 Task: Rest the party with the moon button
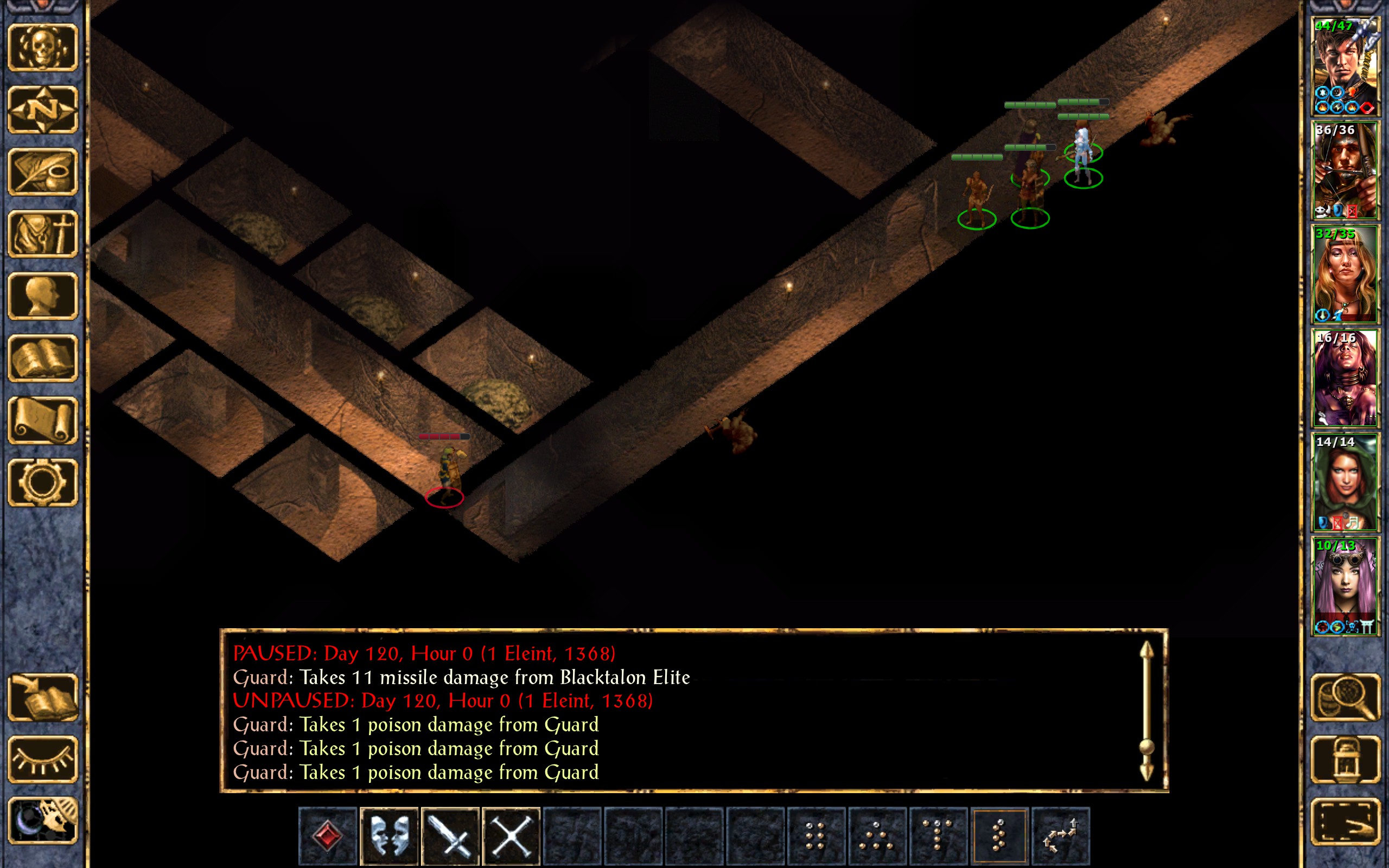click(x=43, y=821)
